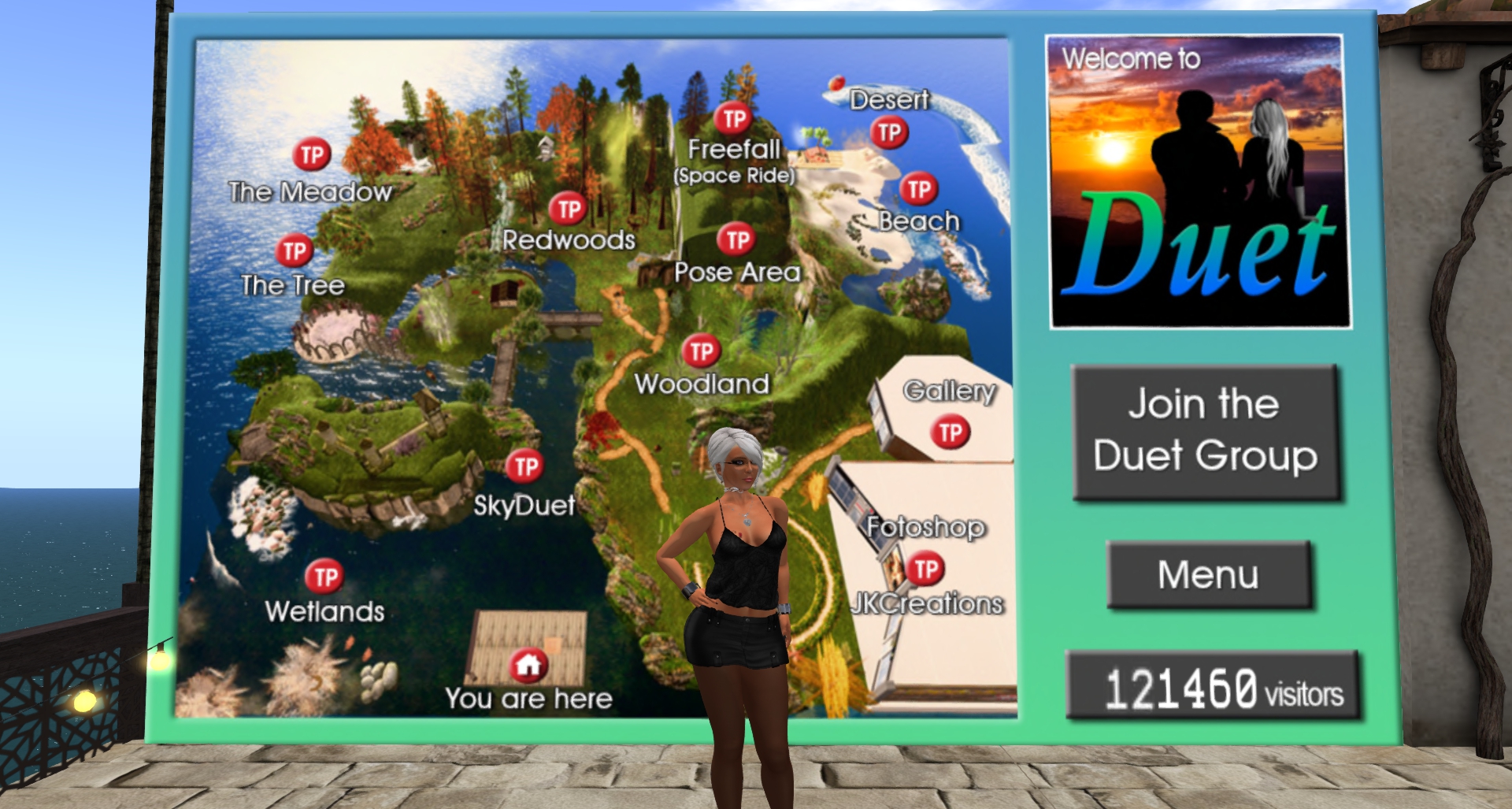Click the Gallery TP marker

pyautogui.click(x=951, y=432)
